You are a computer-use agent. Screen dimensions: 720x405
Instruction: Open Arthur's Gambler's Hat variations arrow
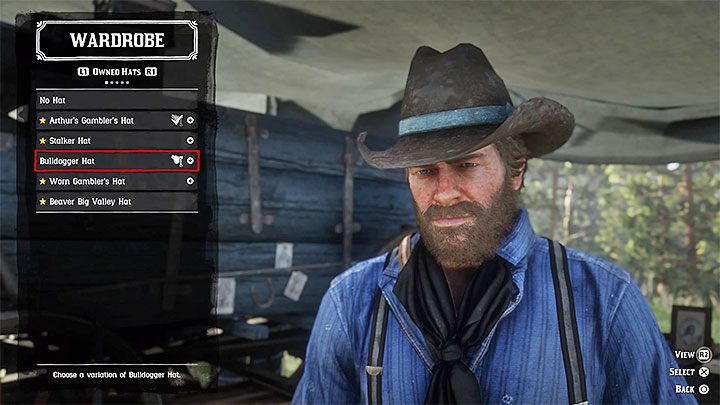click(190, 120)
